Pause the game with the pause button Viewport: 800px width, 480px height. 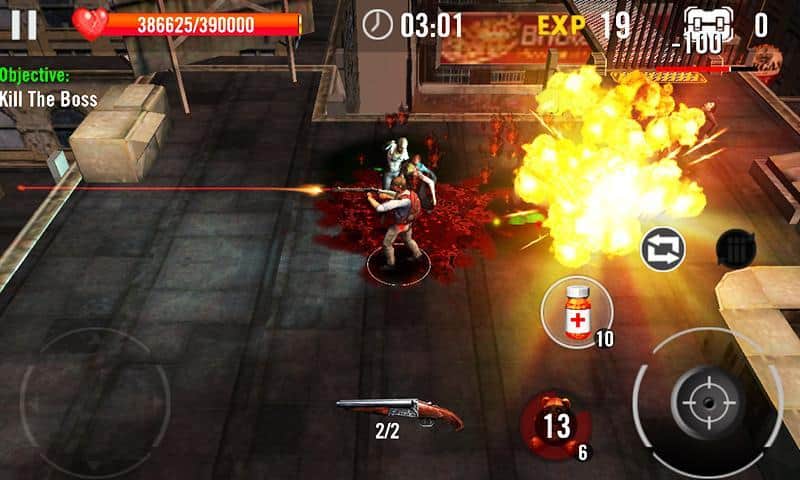(25, 24)
